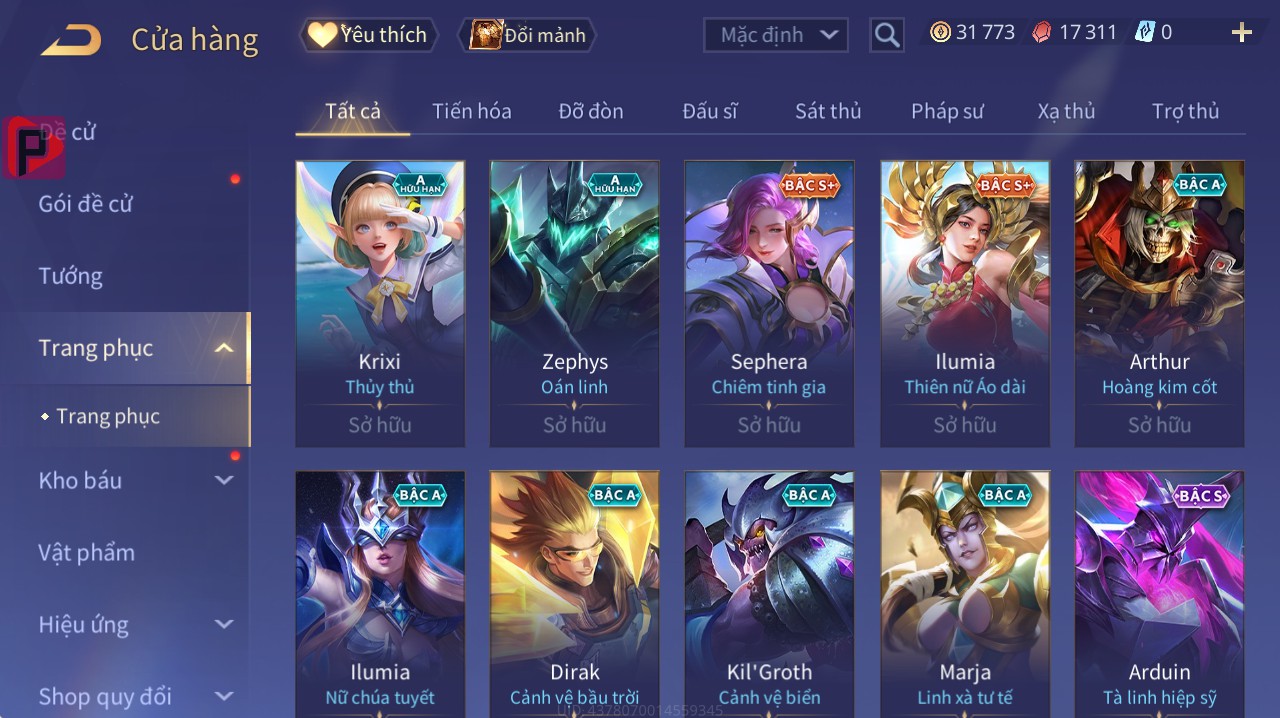Go back with the return arrow
The image size is (1280, 718).
click(71, 40)
